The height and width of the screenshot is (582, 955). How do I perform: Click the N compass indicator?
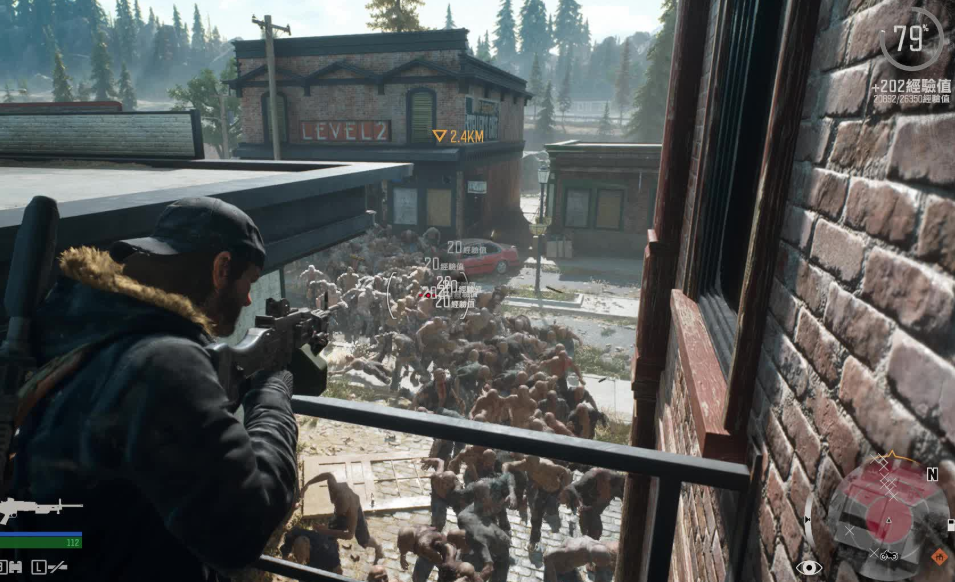tap(932, 475)
